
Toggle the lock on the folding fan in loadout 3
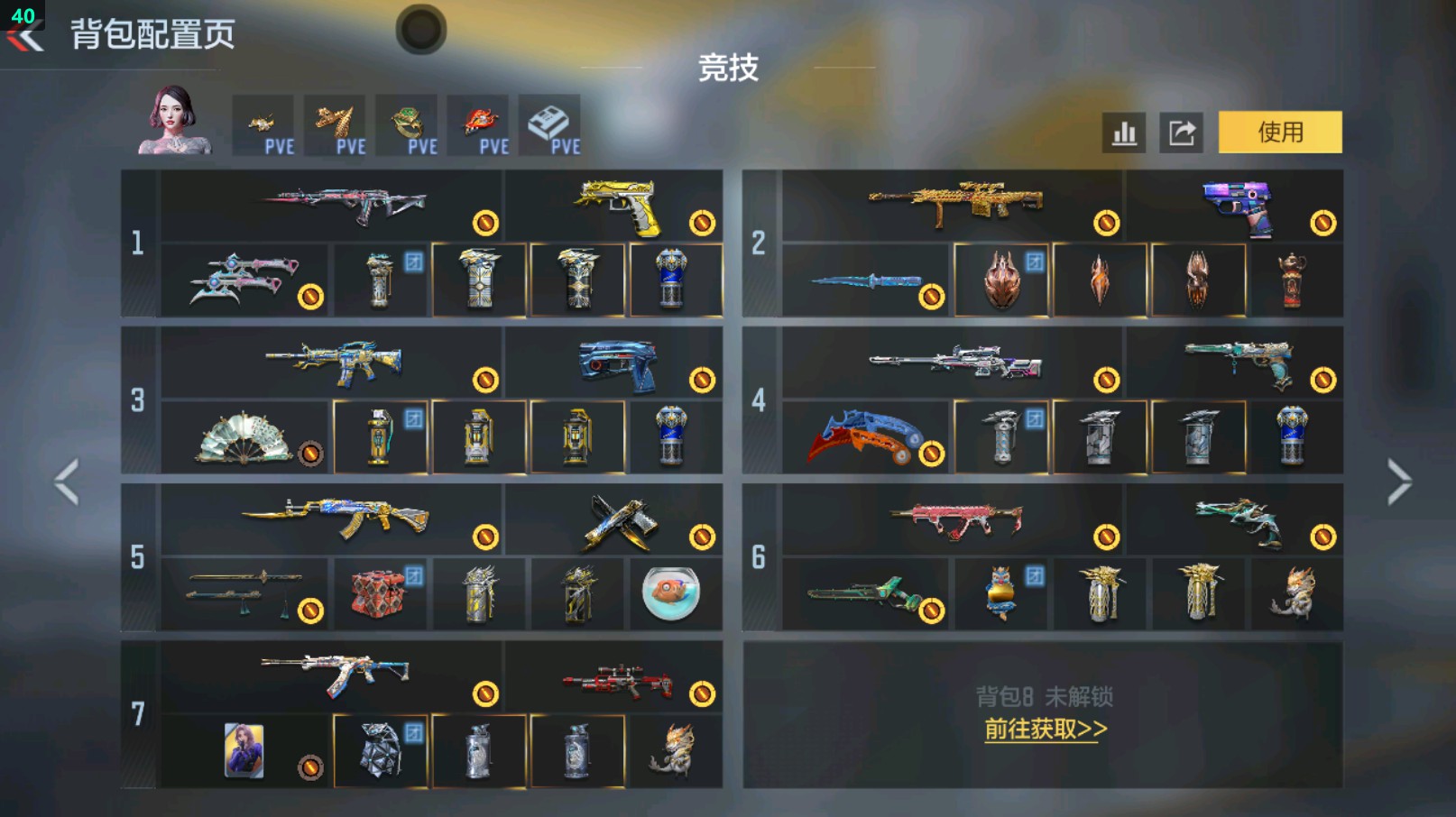click(311, 453)
